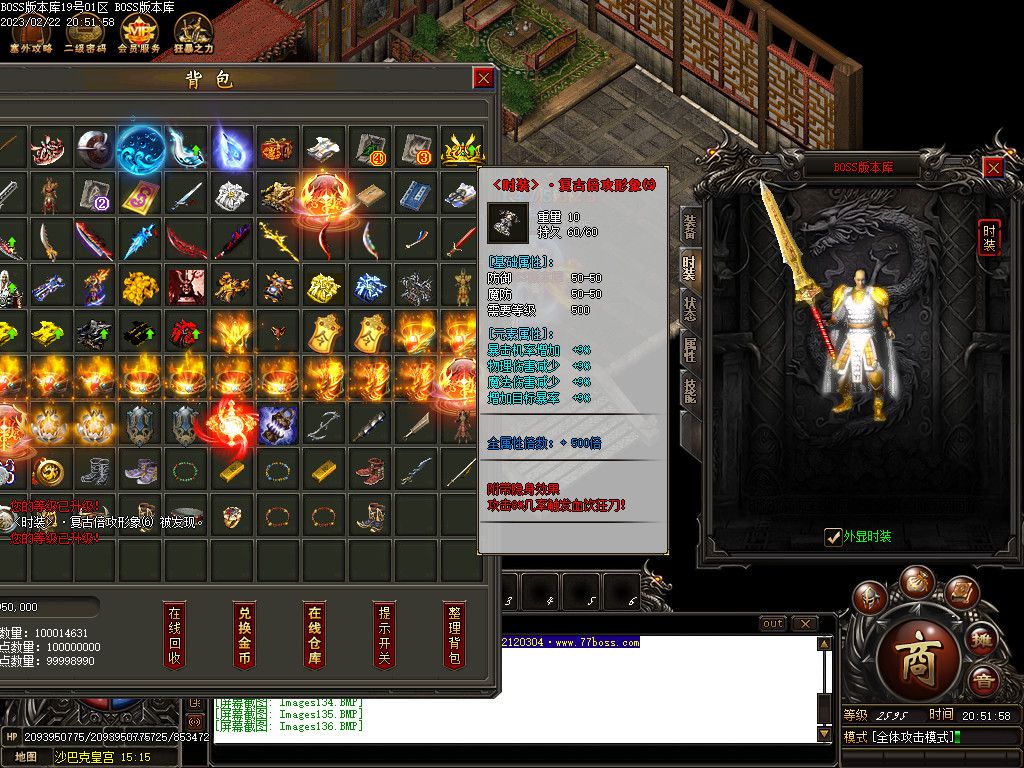
Task: Switch to the 装备 equipment tab
Action: [689, 227]
